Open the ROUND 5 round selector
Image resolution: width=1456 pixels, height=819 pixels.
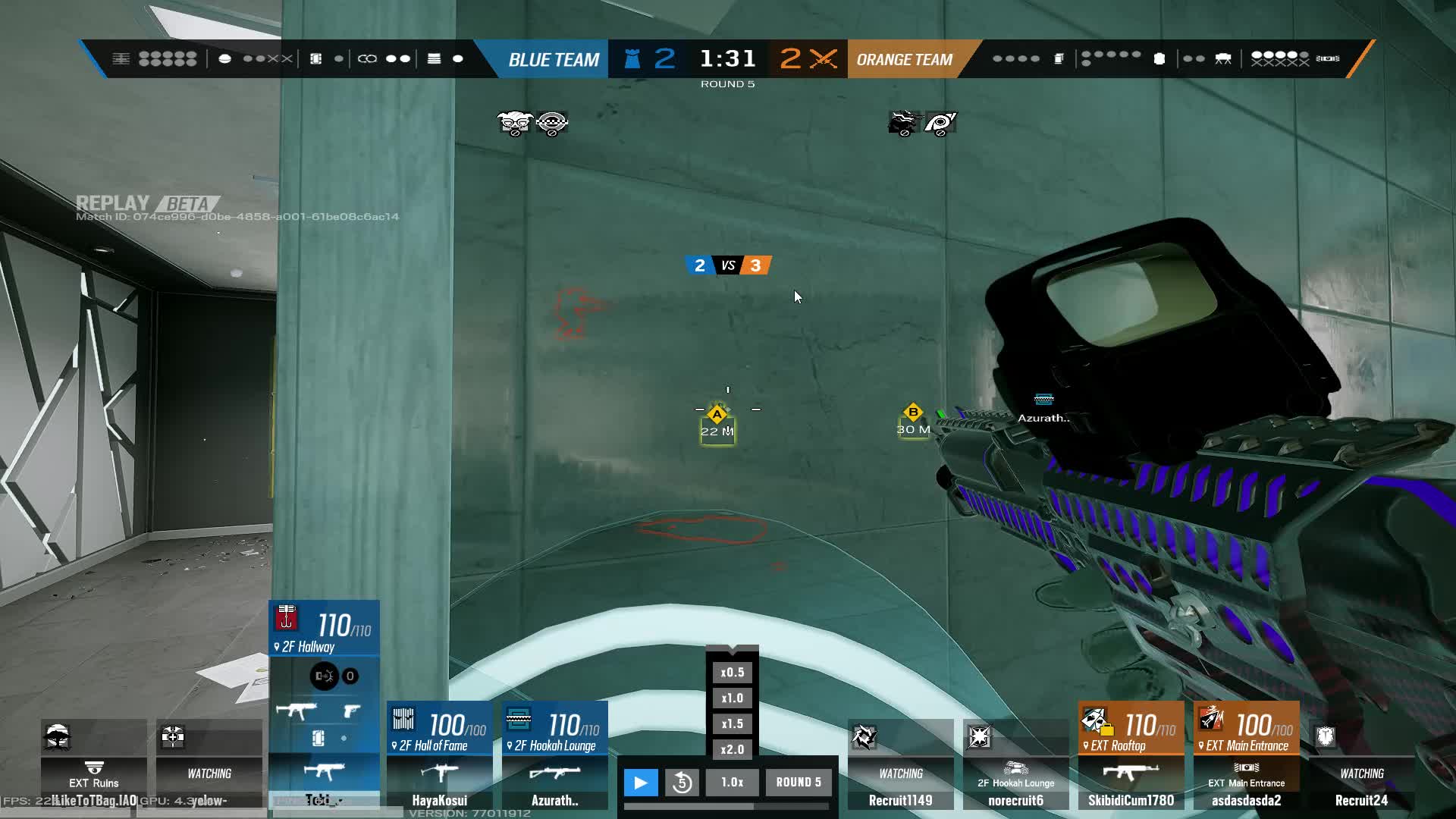797,782
